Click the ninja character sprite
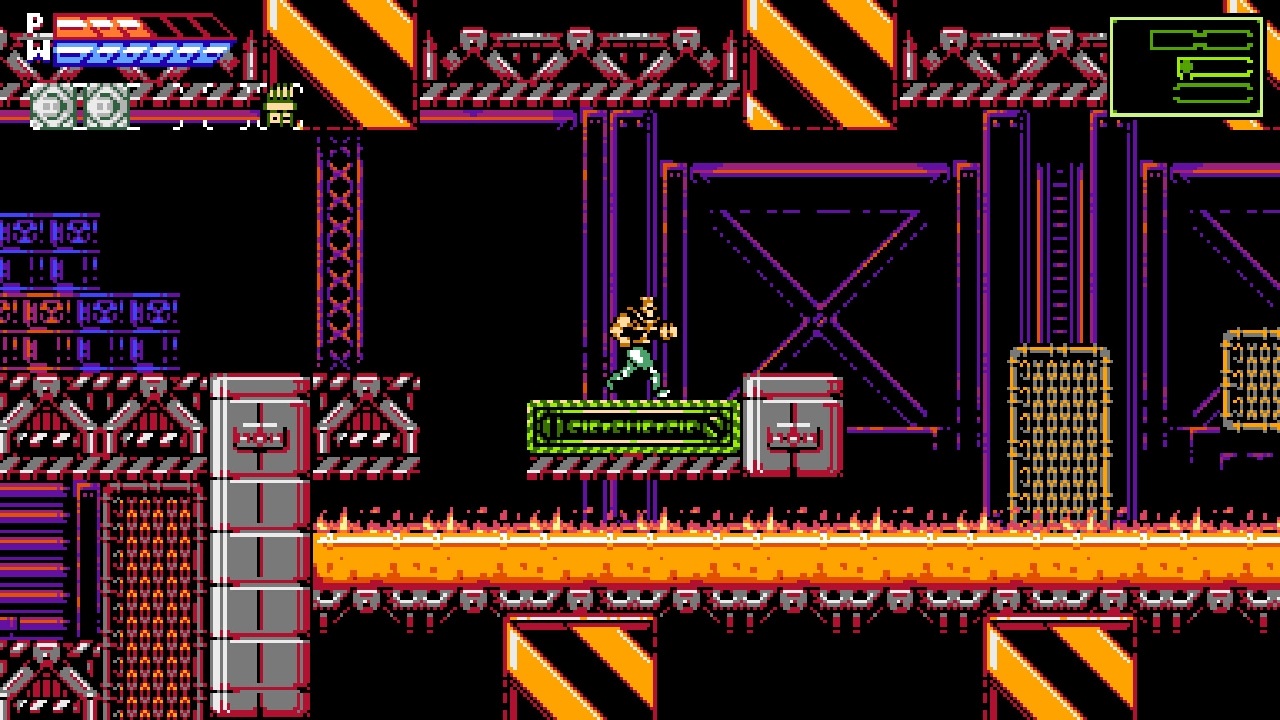Viewport: 1280px width, 720px height. tap(642, 345)
